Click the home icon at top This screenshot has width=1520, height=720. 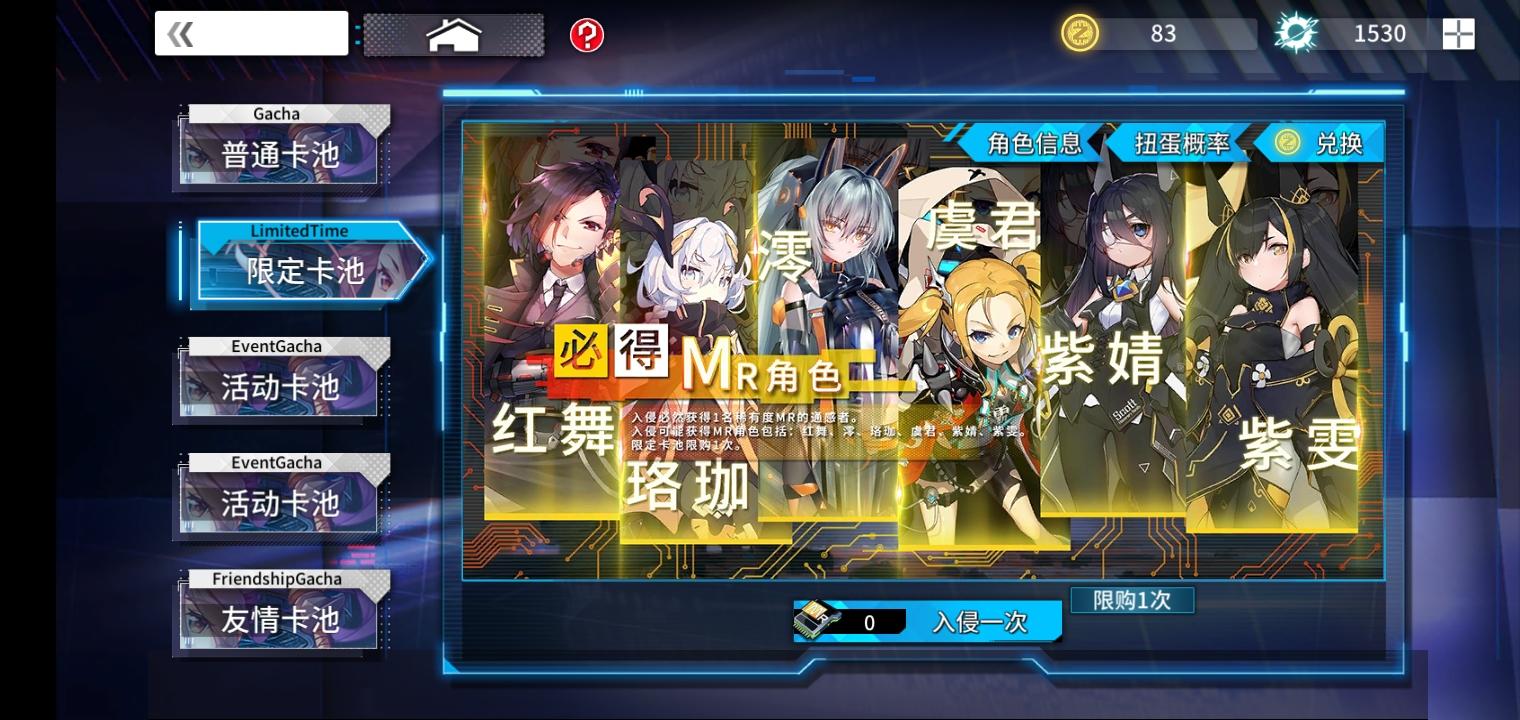pyautogui.click(x=455, y=33)
